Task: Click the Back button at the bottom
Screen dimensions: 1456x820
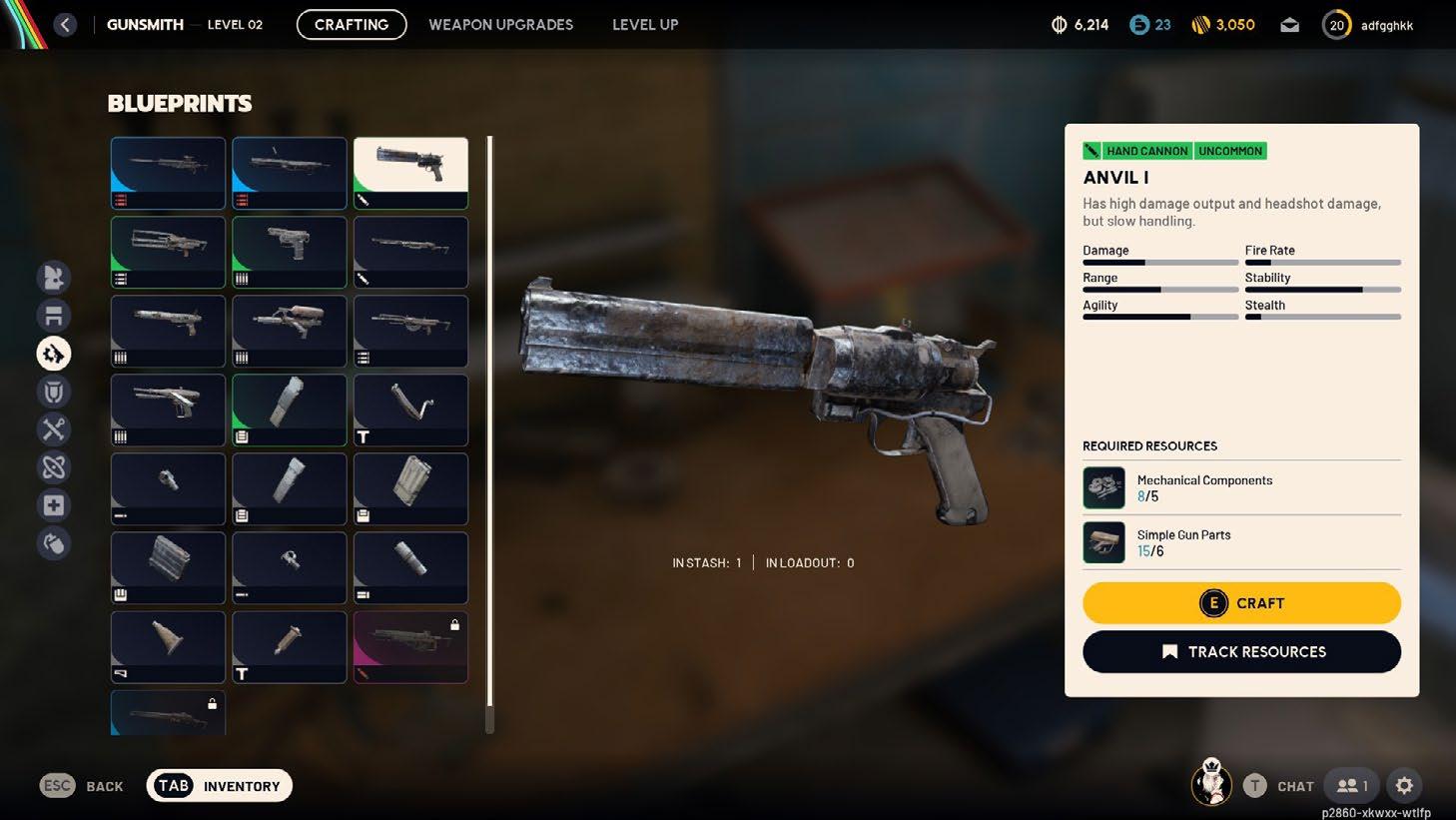Action: [x=82, y=786]
